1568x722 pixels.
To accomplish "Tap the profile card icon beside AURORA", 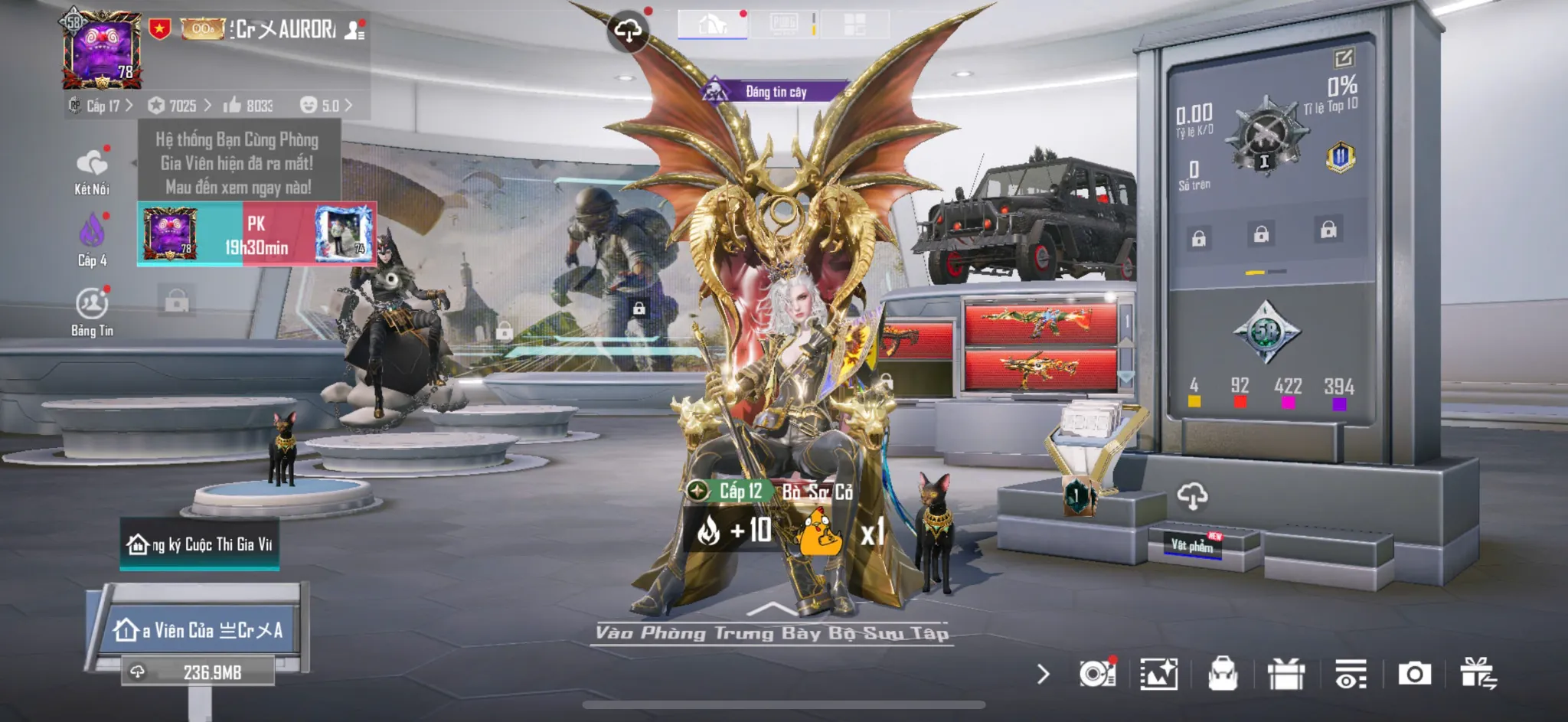I will tap(354, 30).
